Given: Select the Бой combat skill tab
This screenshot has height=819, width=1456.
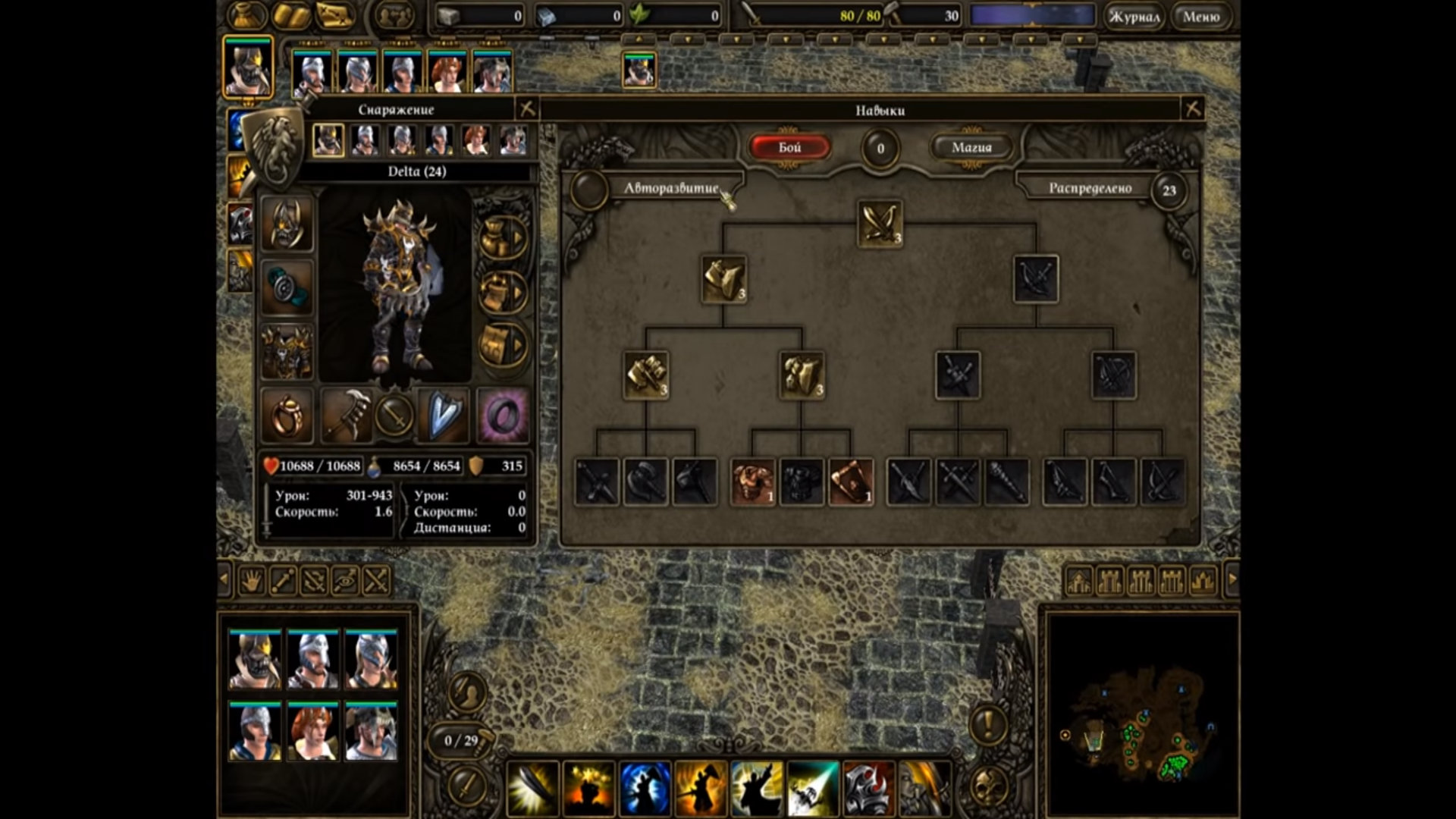Looking at the screenshot, I should click(x=789, y=147).
